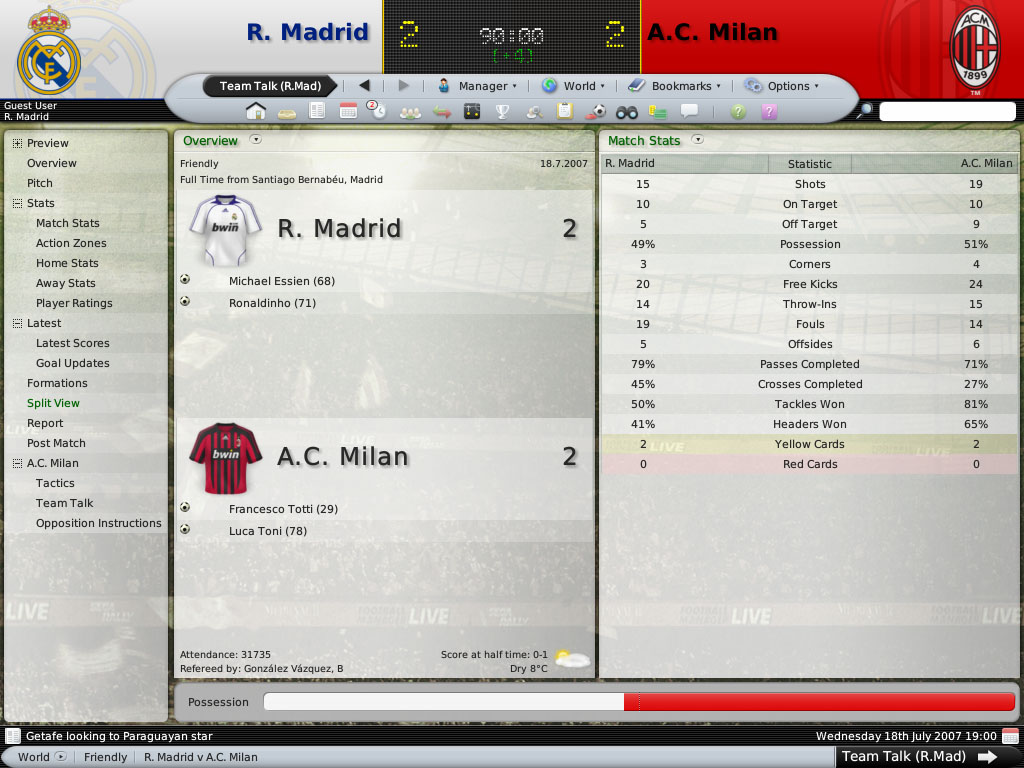Open the World menu in the top bar
Screen dimensions: 1024x768
coord(573,86)
